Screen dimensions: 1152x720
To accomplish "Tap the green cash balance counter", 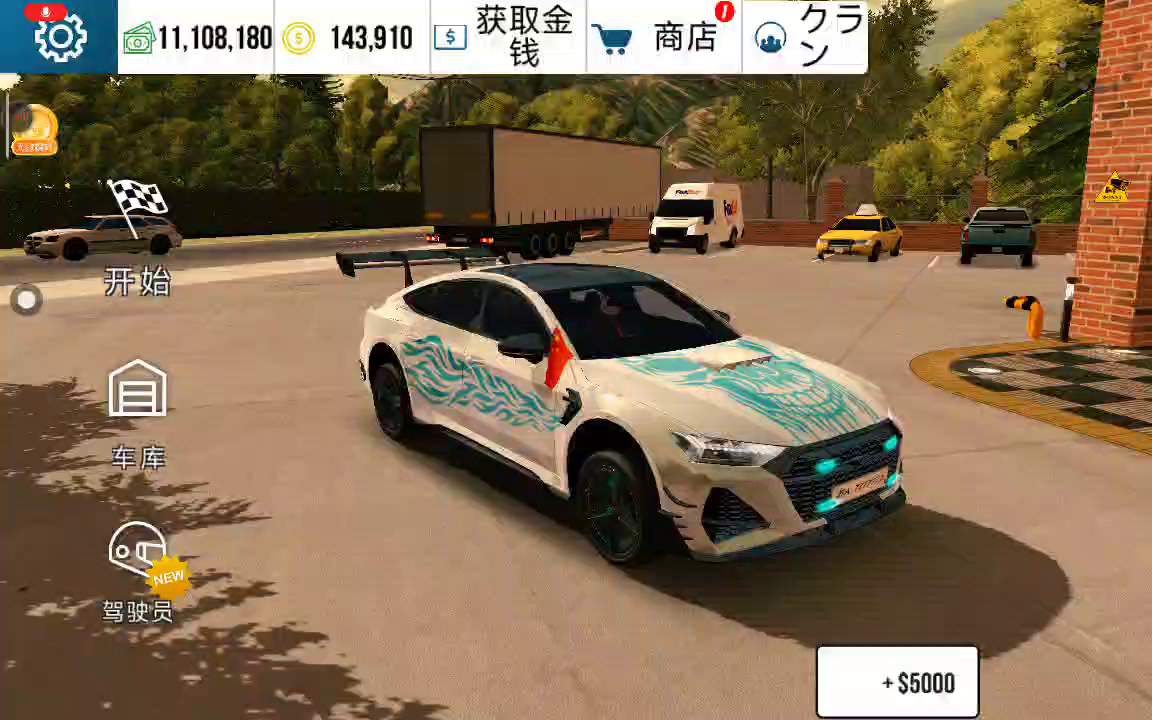I will coord(197,38).
